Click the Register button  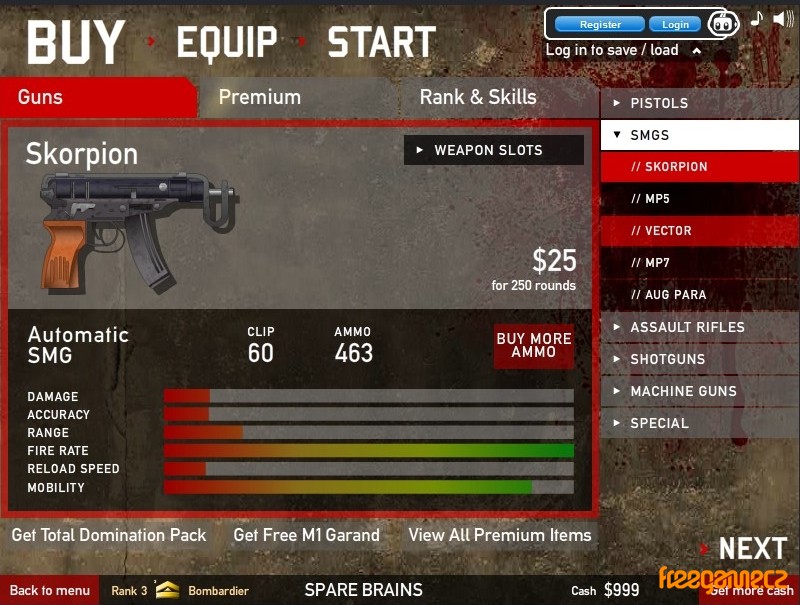600,24
